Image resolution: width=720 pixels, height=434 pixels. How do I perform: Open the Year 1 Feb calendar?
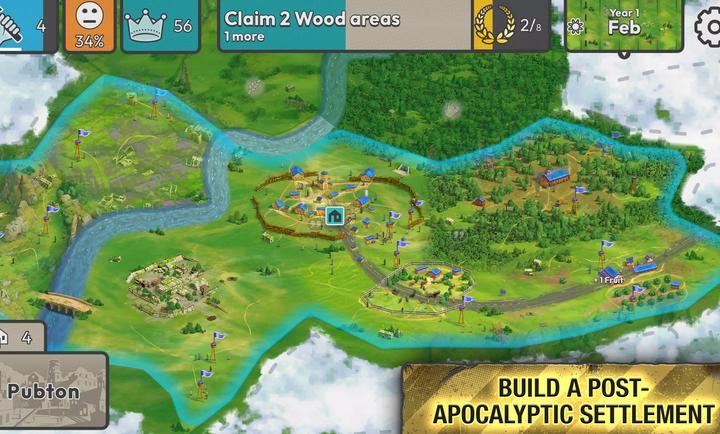(610, 24)
